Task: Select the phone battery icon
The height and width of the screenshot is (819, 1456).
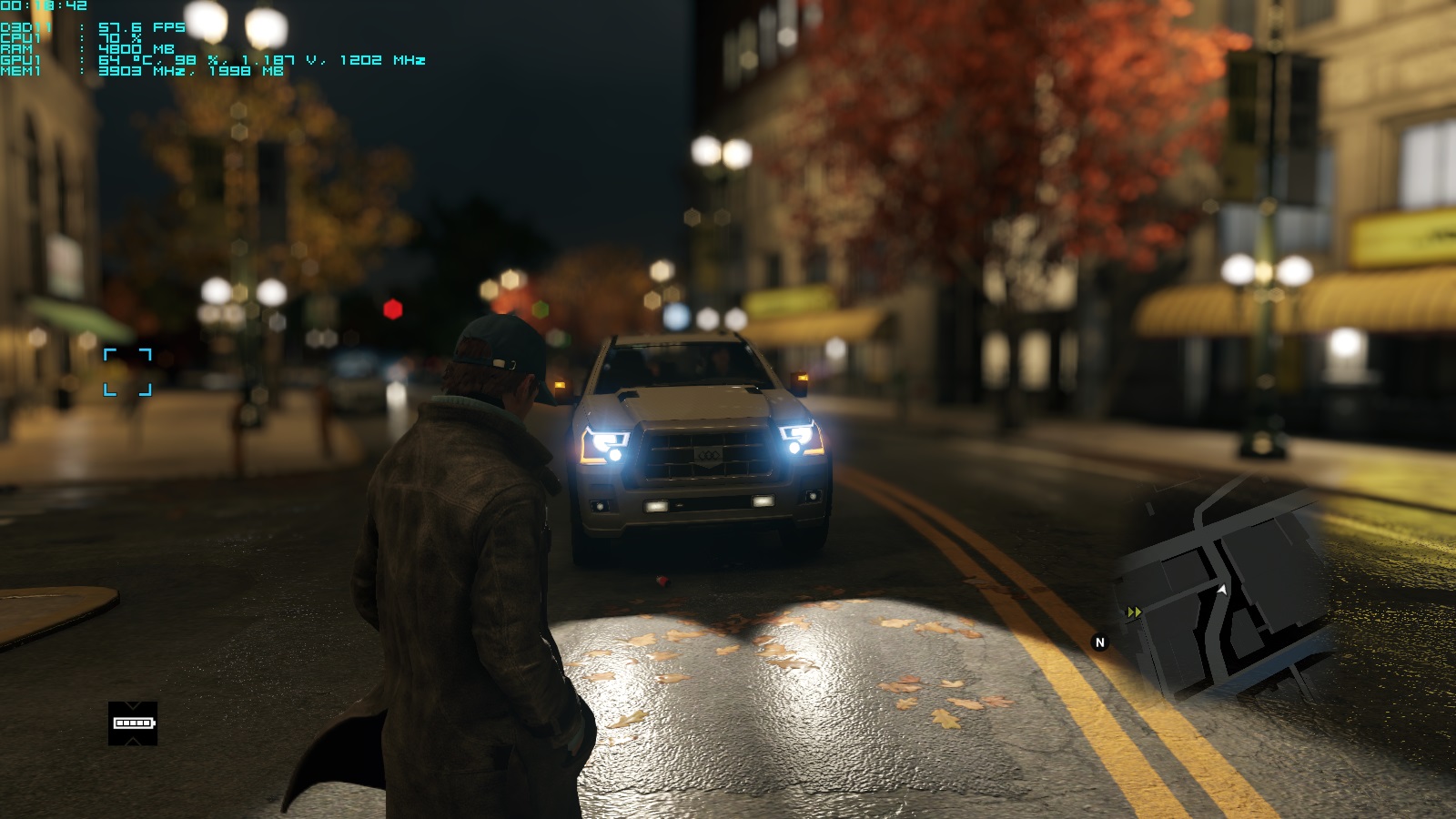Action: click(x=133, y=723)
